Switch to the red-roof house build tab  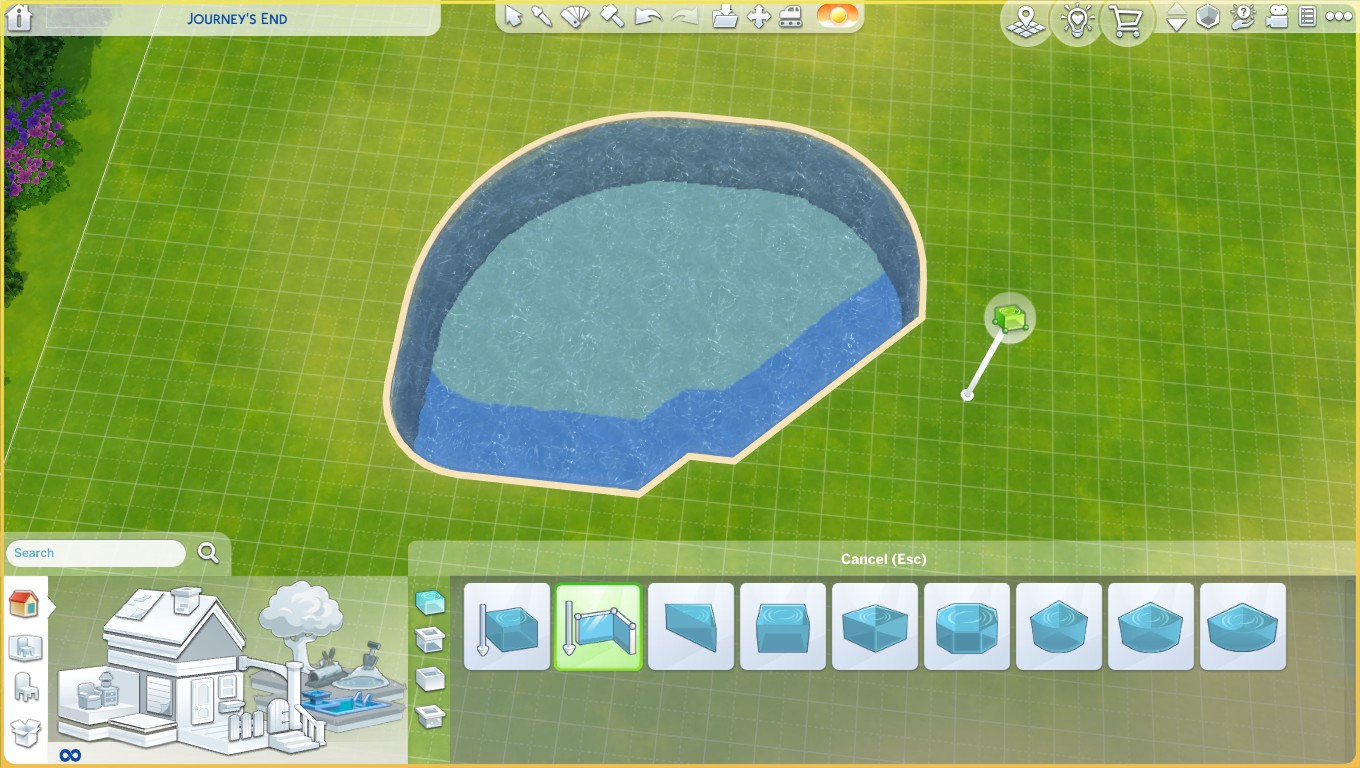coord(23,604)
